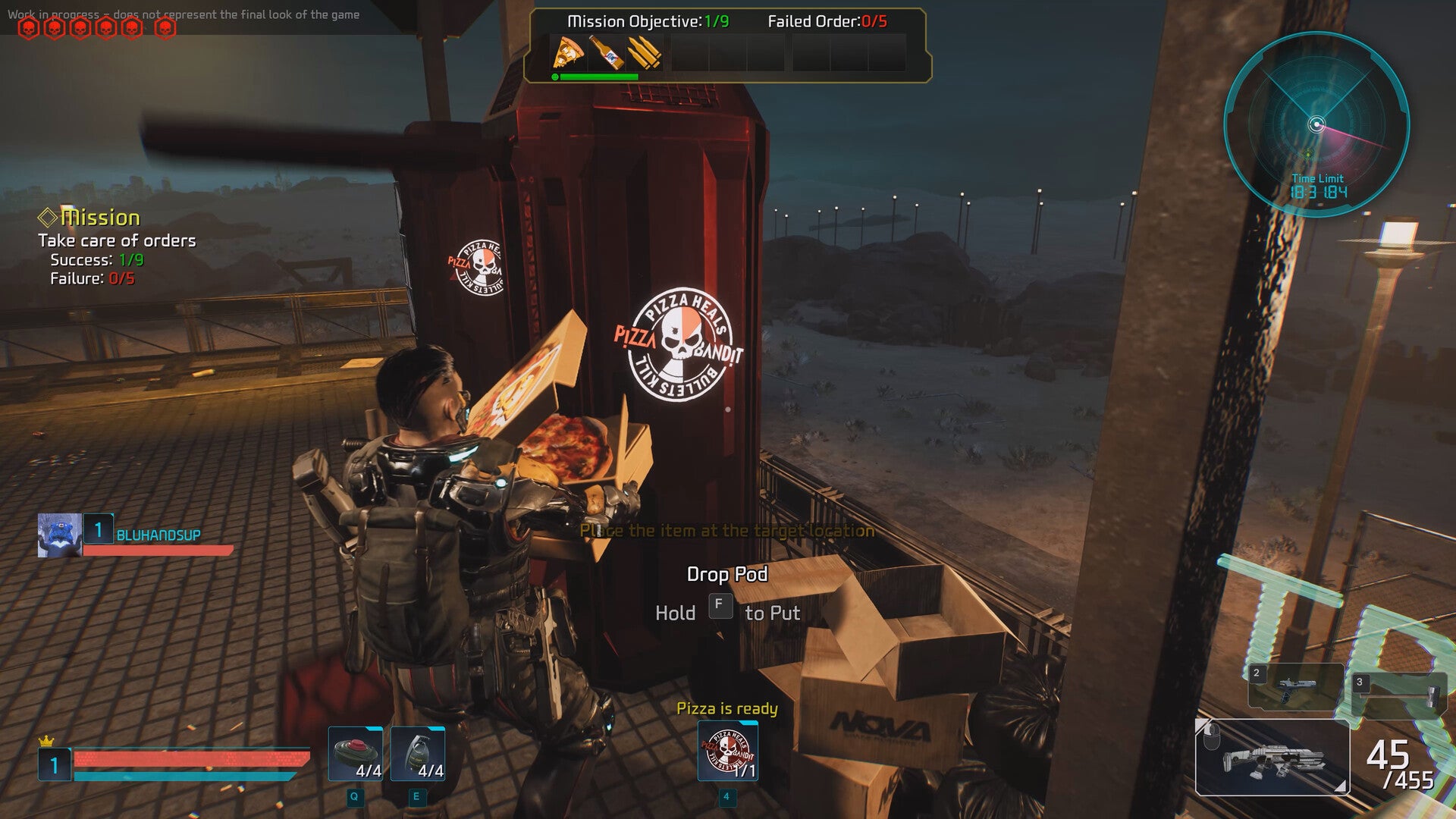Select the equipped assault rifle slot

(1272, 757)
